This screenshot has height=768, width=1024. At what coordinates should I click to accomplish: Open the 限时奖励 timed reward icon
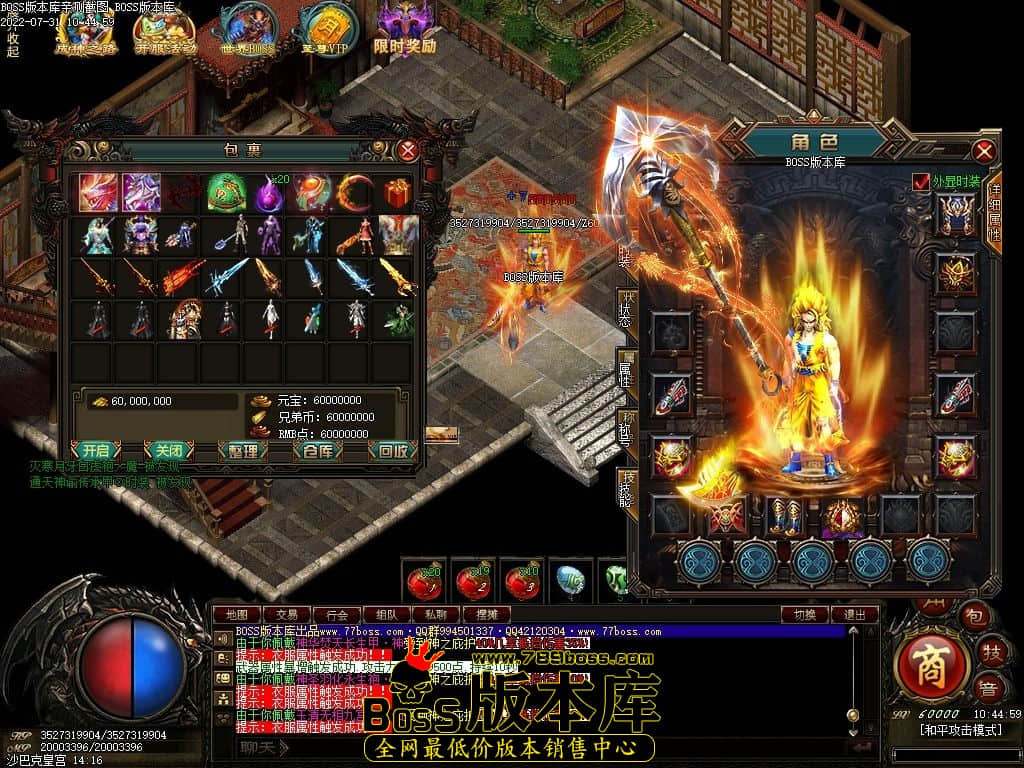point(404,30)
